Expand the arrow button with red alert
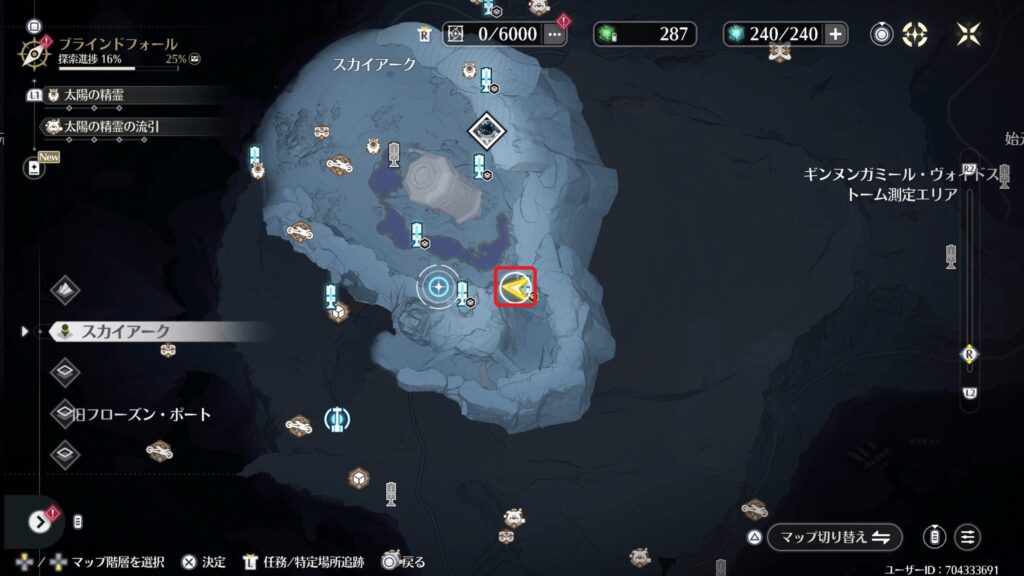This screenshot has height=576, width=1024. point(39,521)
